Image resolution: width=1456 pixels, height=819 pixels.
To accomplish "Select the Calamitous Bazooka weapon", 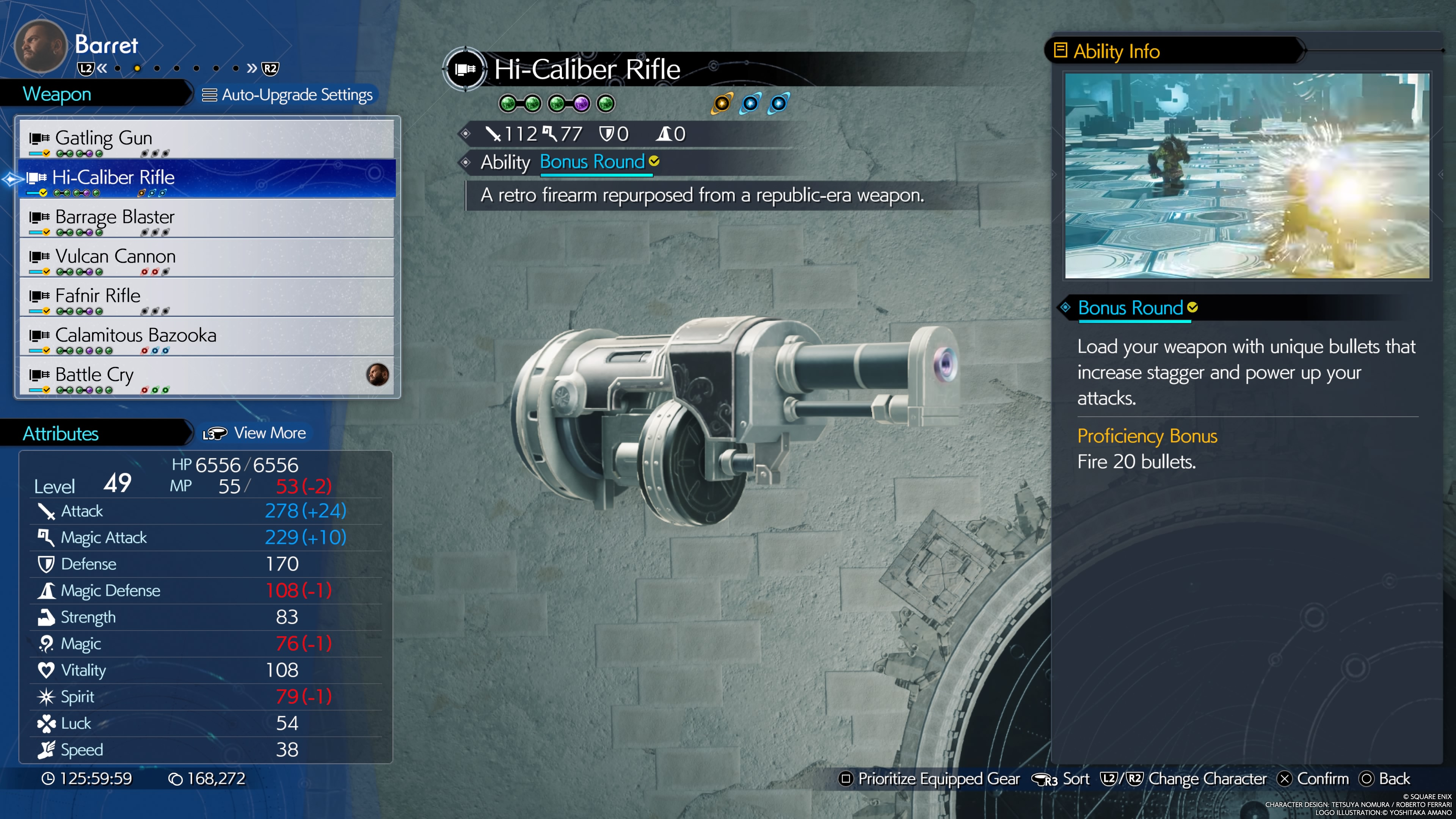I will click(x=206, y=337).
